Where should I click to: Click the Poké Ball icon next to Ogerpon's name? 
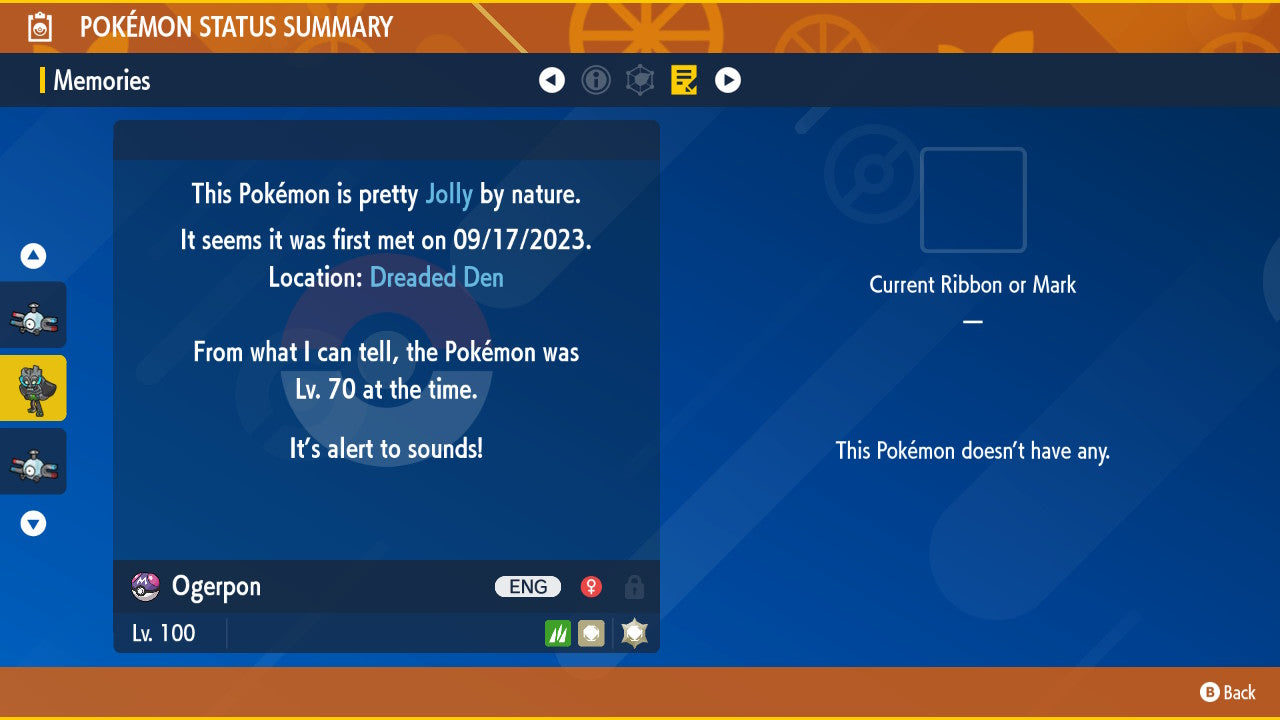pos(146,586)
